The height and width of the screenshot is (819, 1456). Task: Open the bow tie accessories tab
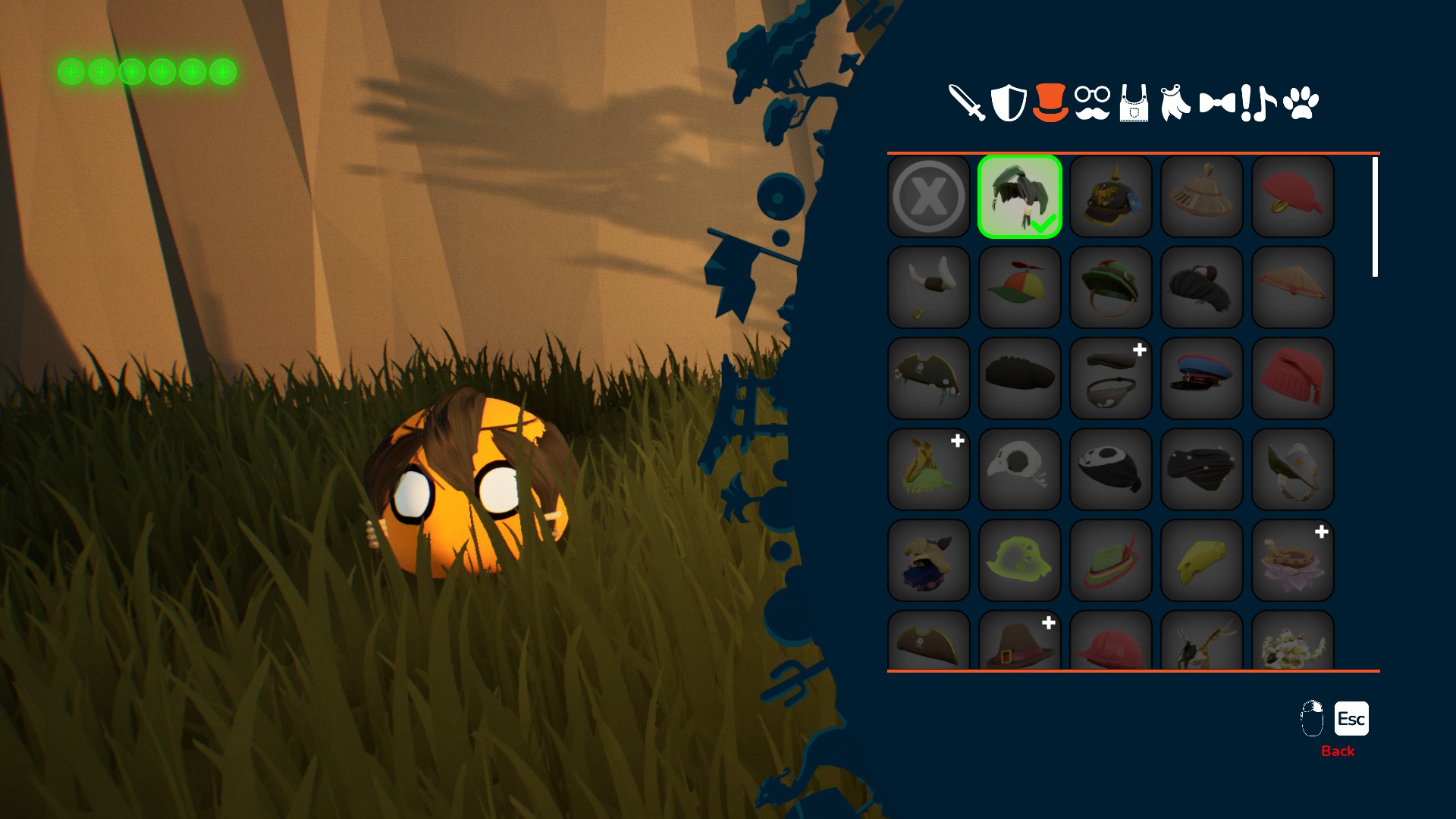(1217, 103)
